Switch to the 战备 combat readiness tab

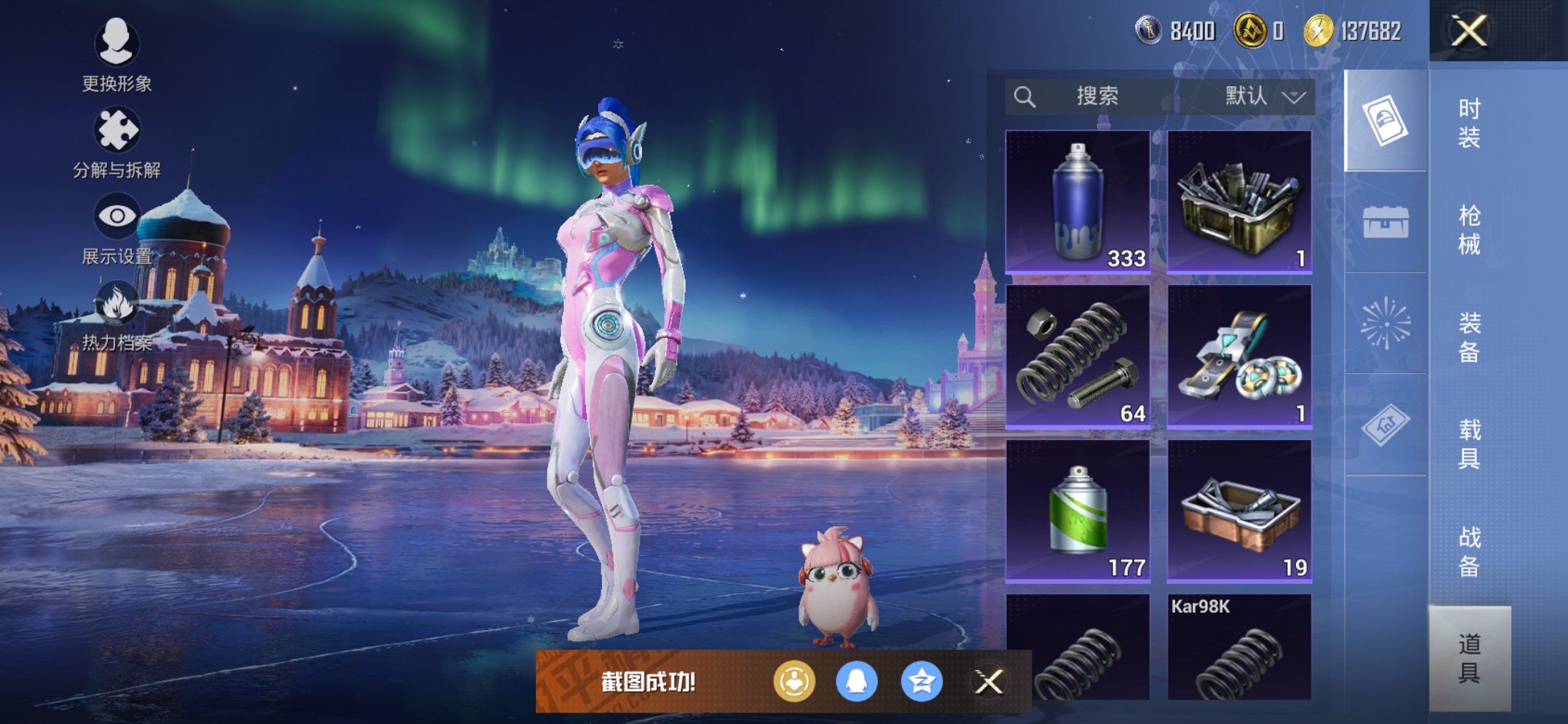click(x=1469, y=551)
